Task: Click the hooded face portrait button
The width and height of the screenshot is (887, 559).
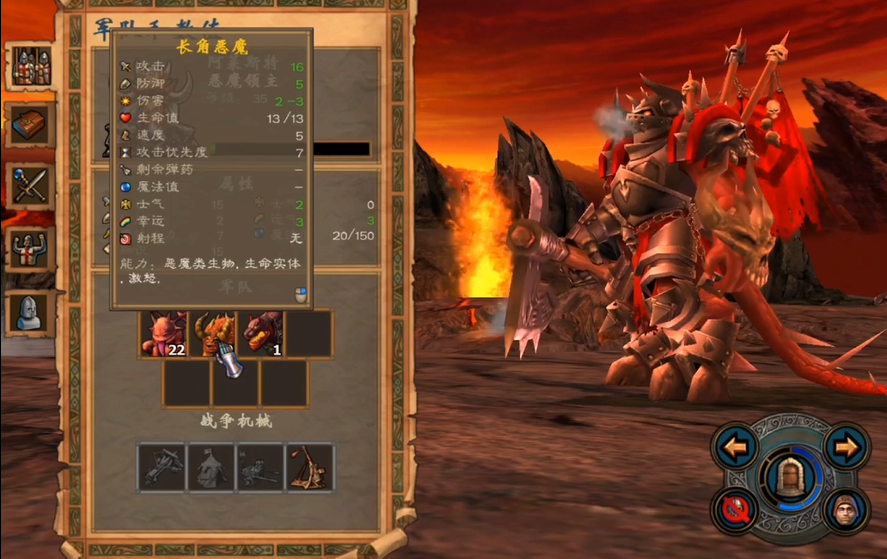Action: 845,510
